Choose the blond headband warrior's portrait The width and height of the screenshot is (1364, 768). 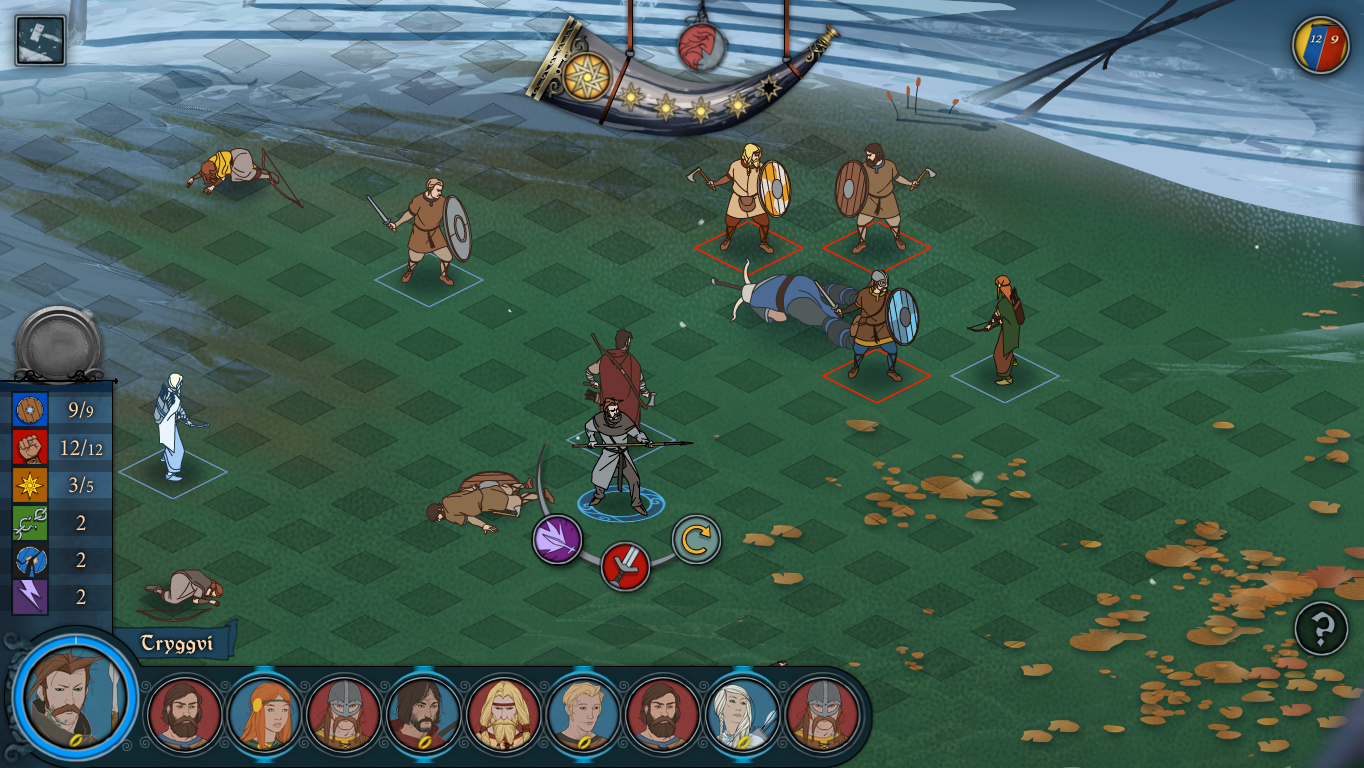(x=503, y=714)
